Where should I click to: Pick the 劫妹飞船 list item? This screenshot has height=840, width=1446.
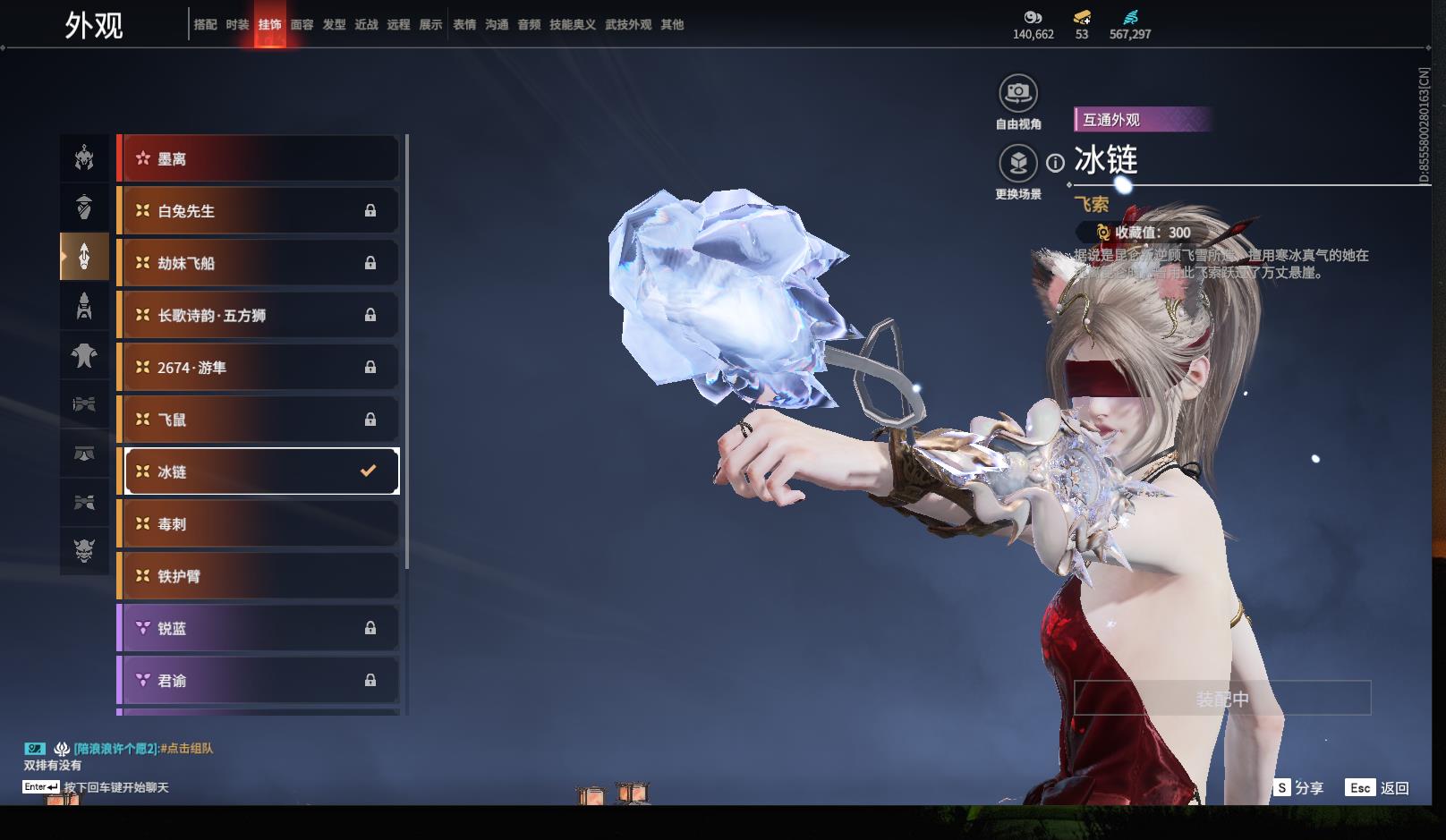coord(259,263)
